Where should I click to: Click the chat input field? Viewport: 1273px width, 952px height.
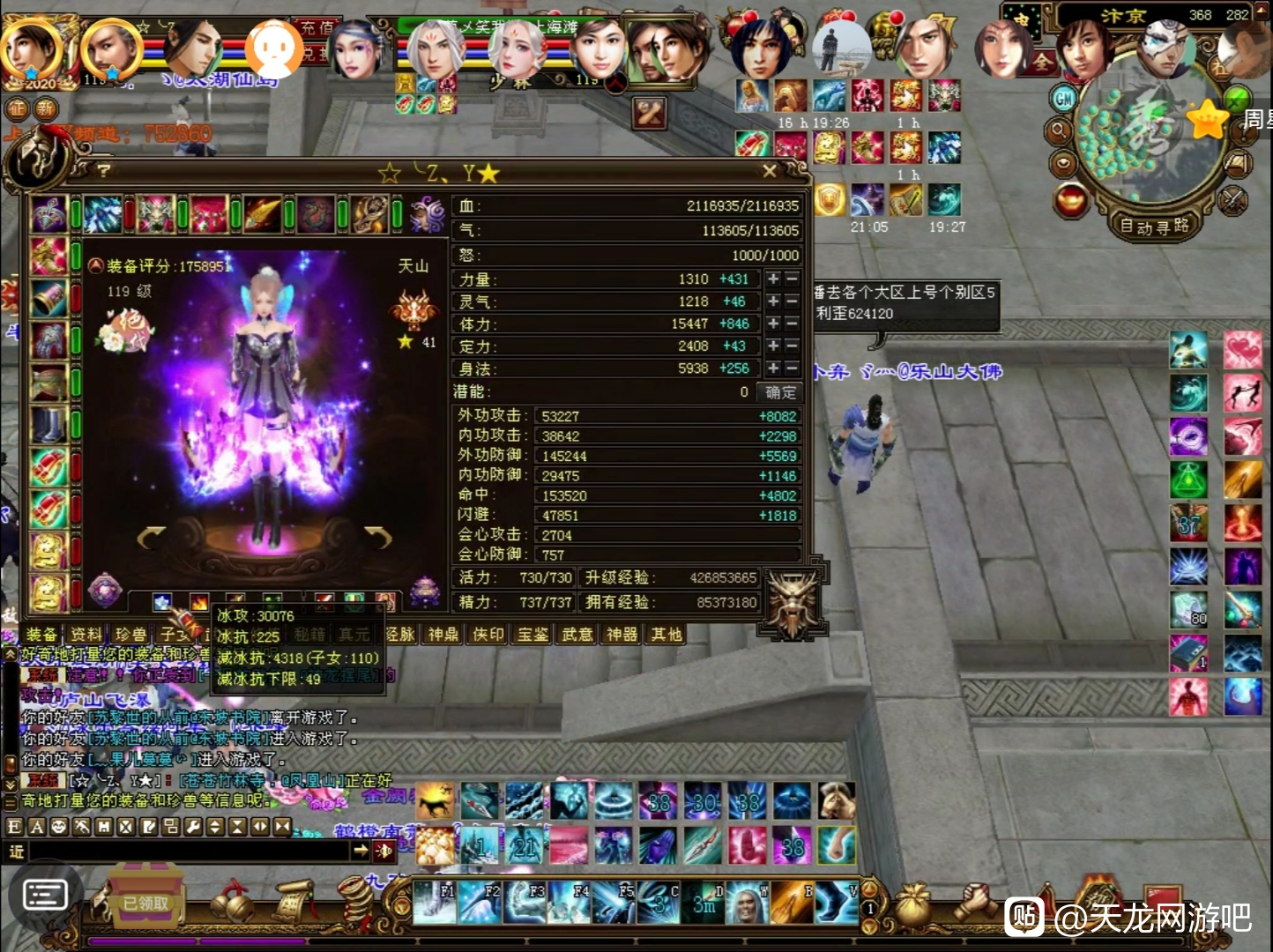pos(185,852)
